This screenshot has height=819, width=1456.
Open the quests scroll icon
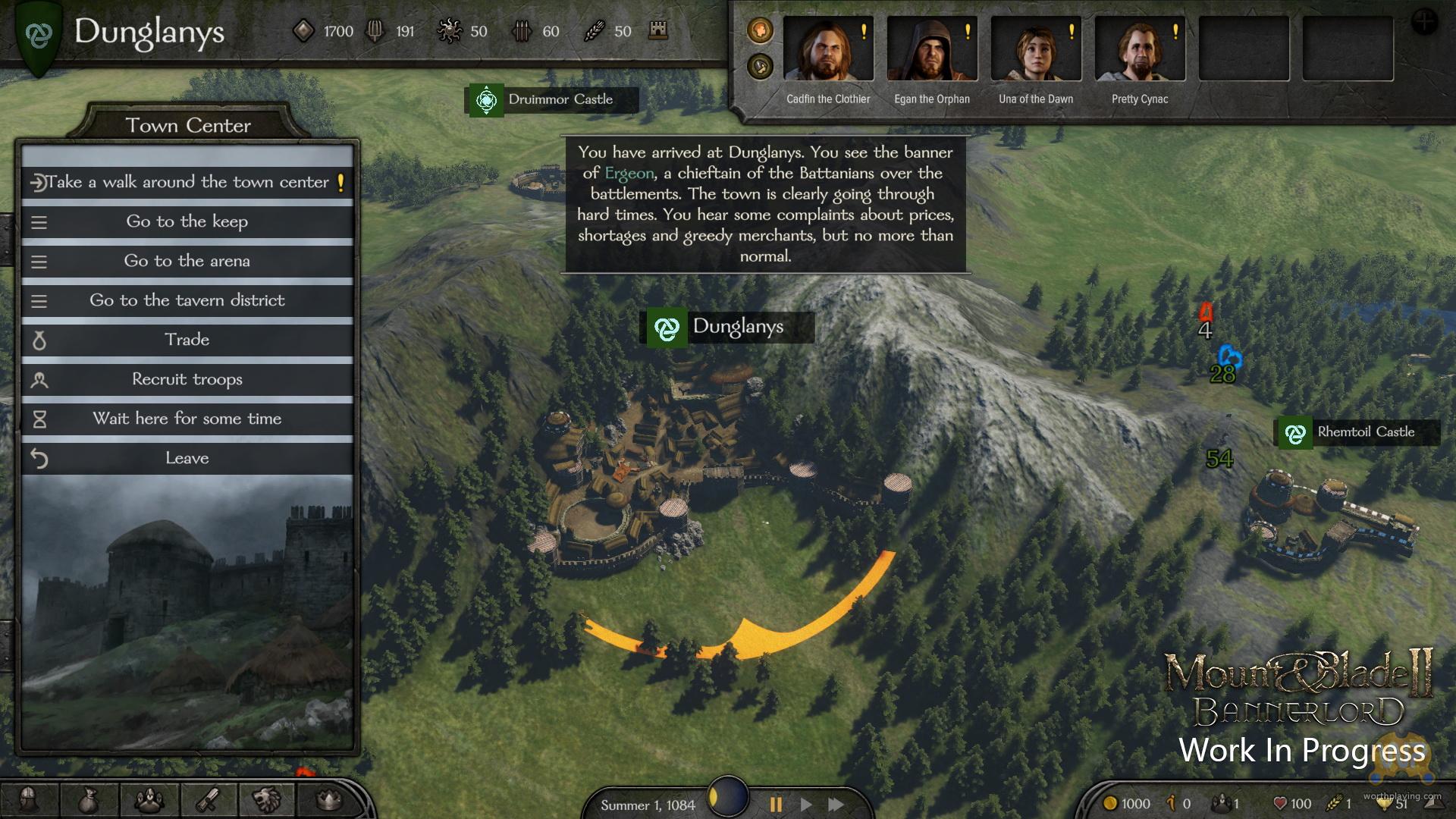point(209,799)
